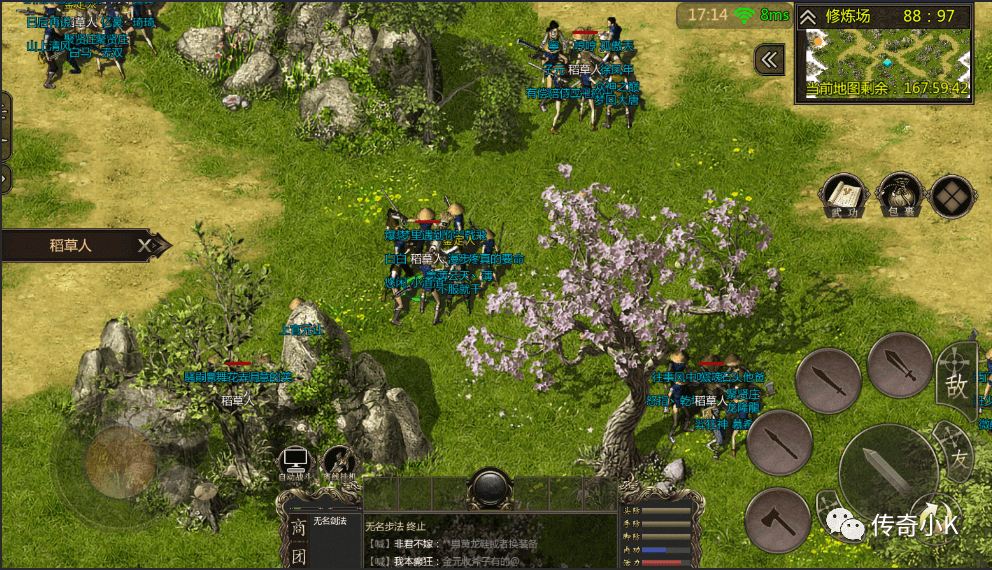Image resolution: width=992 pixels, height=570 pixels.
Task: Open the 商团 merchant guild tab
Action: [x=298, y=541]
